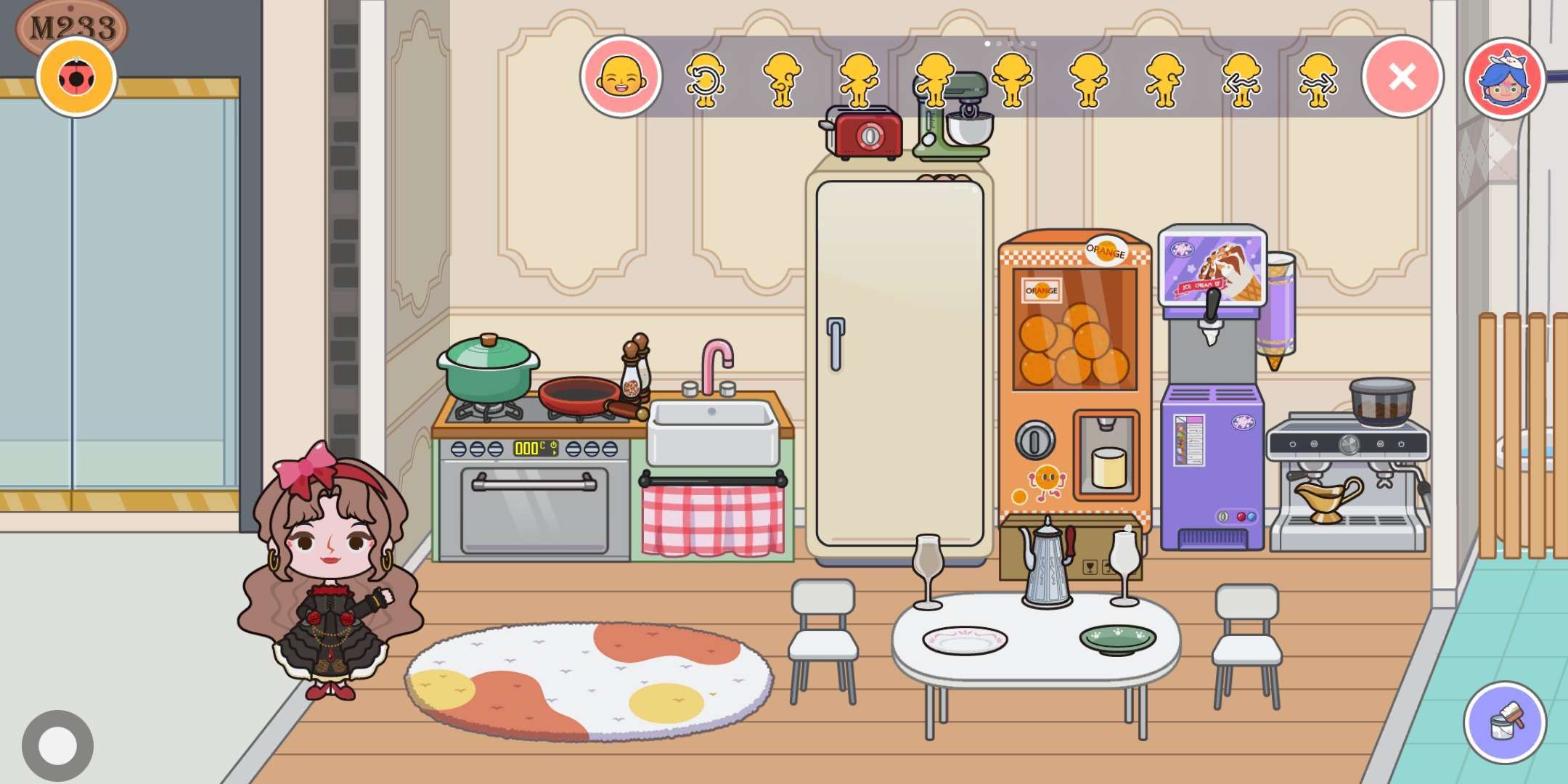Tap the grey circular joystick button
1568x784 pixels.
[57, 746]
